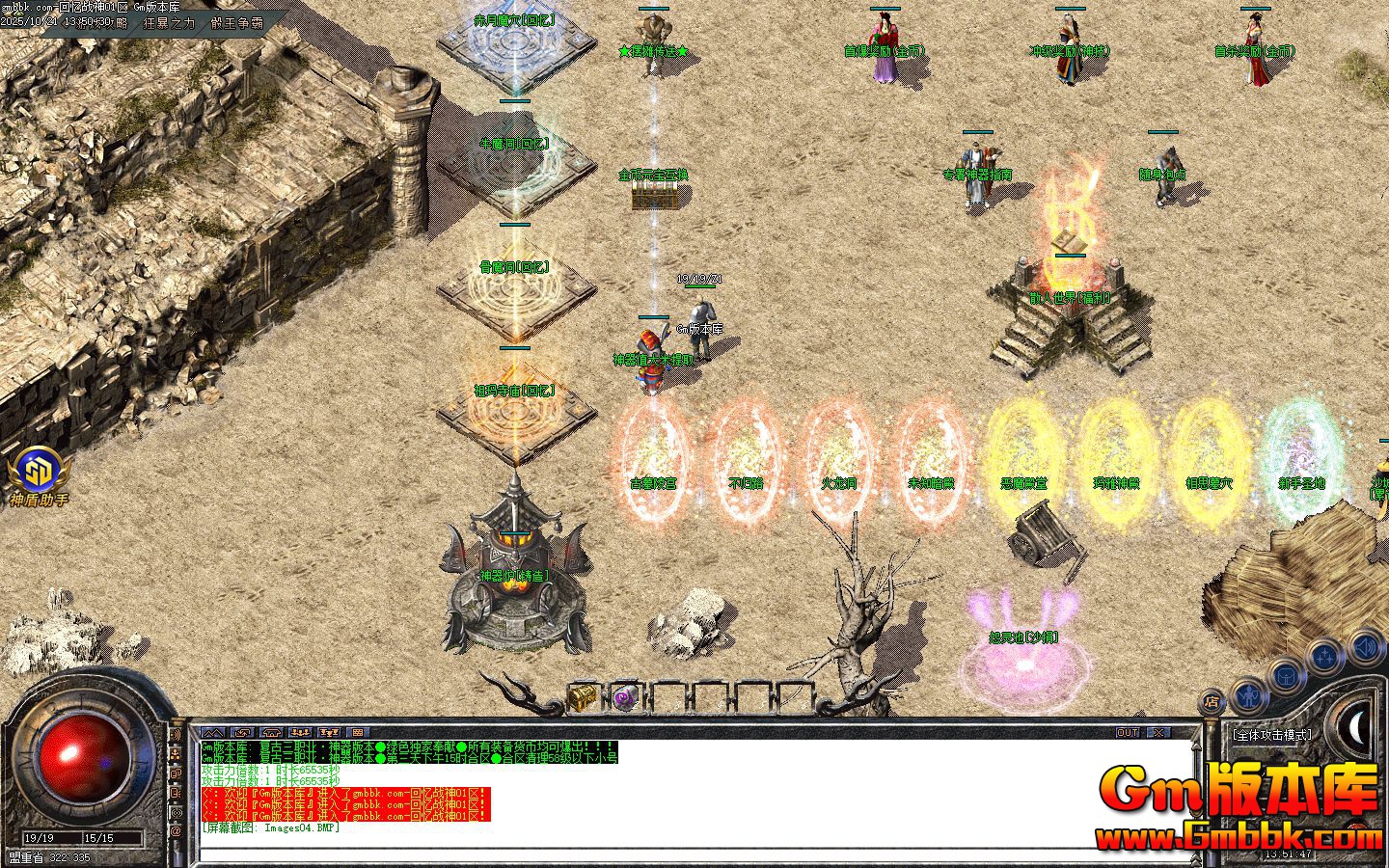The height and width of the screenshot is (868, 1389).
Task: Open the 神盾助手 assistant badge
Action: click(x=39, y=473)
